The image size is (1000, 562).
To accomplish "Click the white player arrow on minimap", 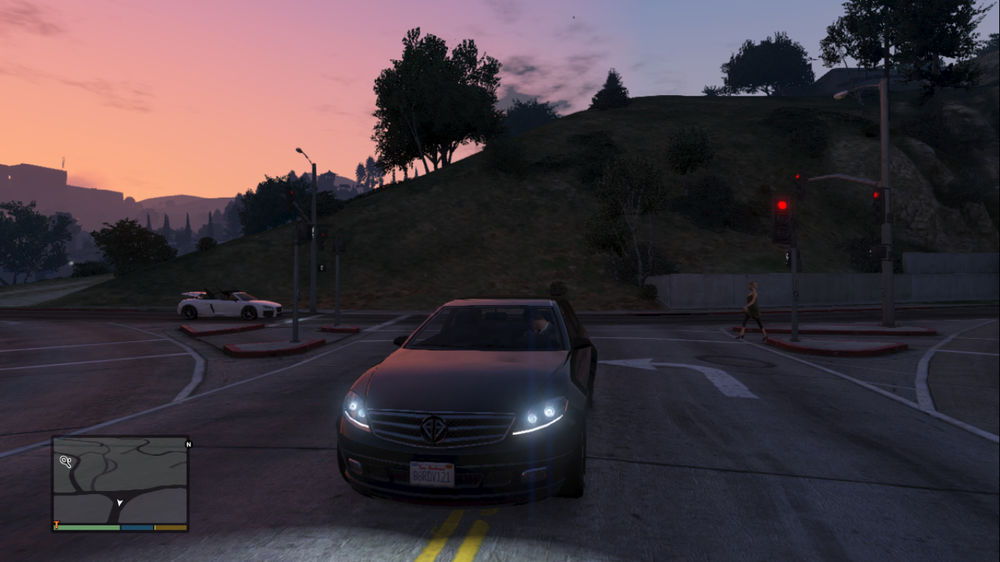I will click(120, 503).
